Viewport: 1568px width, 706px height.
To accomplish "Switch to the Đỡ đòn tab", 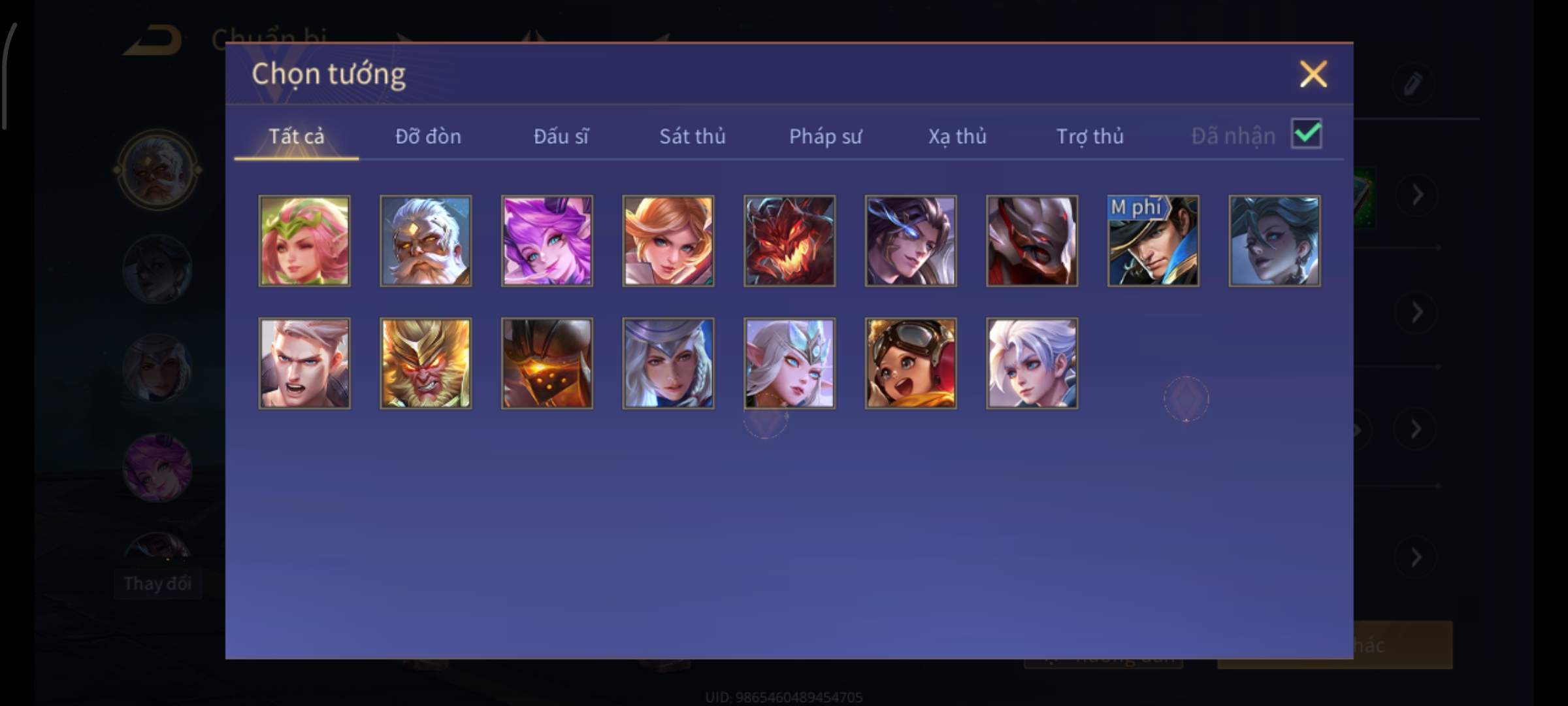I will pos(428,136).
